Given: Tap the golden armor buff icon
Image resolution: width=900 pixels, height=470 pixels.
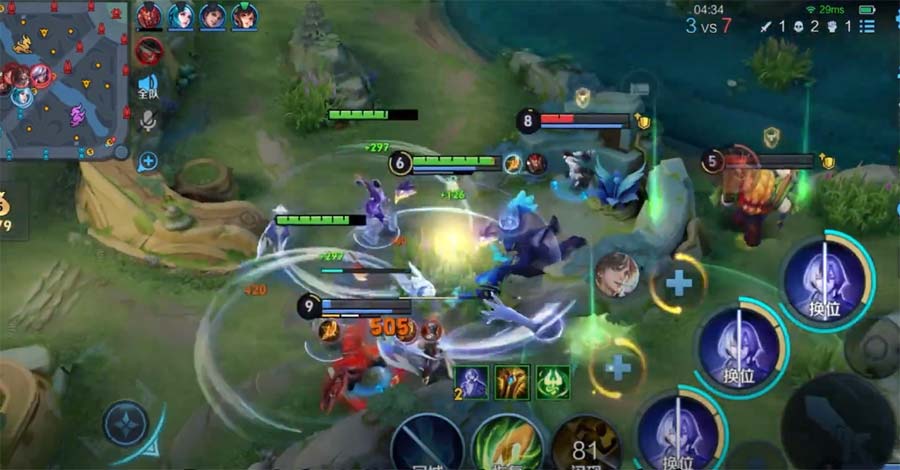Looking at the screenshot, I should [x=512, y=382].
